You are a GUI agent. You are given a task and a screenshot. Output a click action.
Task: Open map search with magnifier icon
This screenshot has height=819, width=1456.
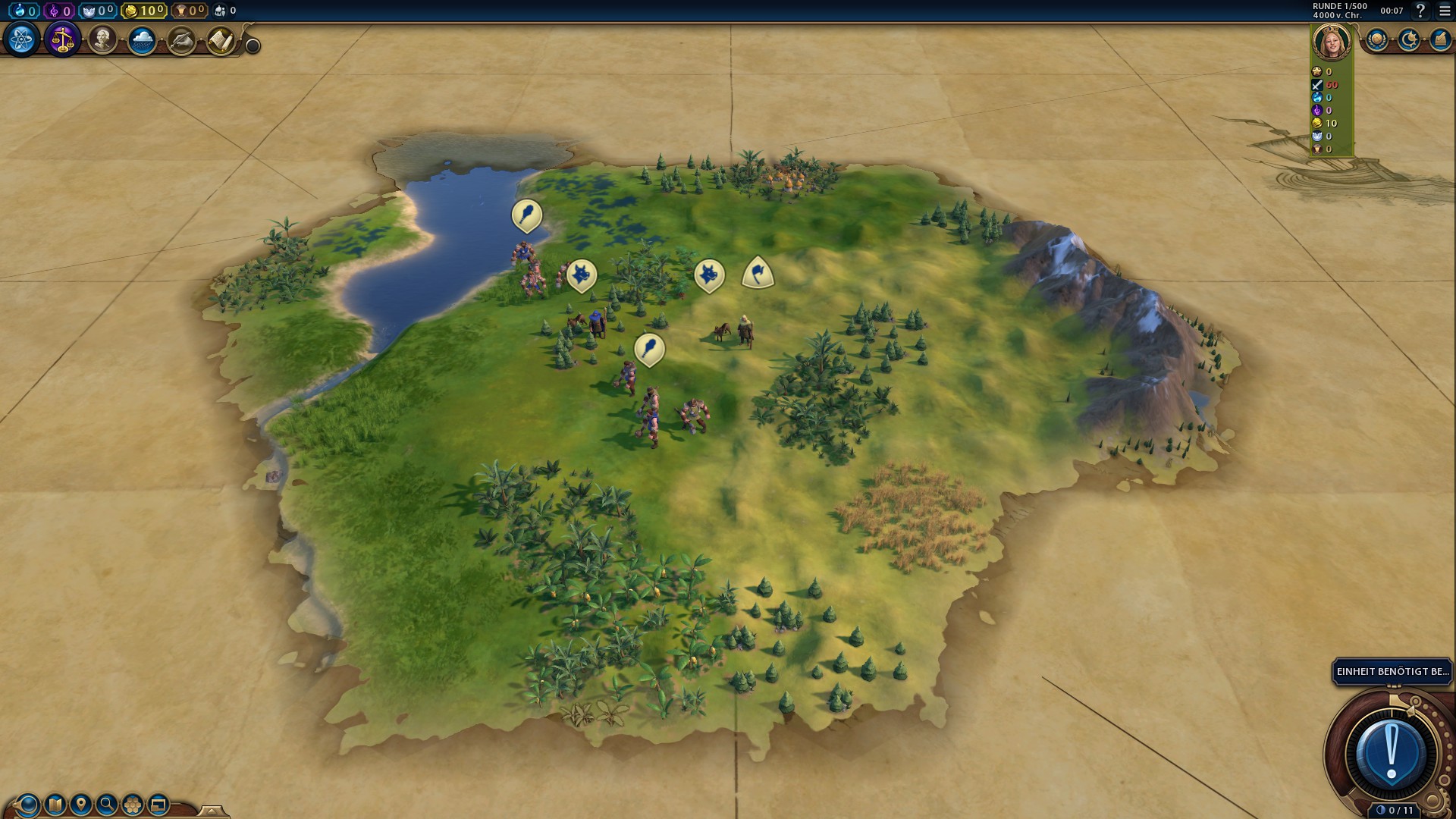coord(107,804)
